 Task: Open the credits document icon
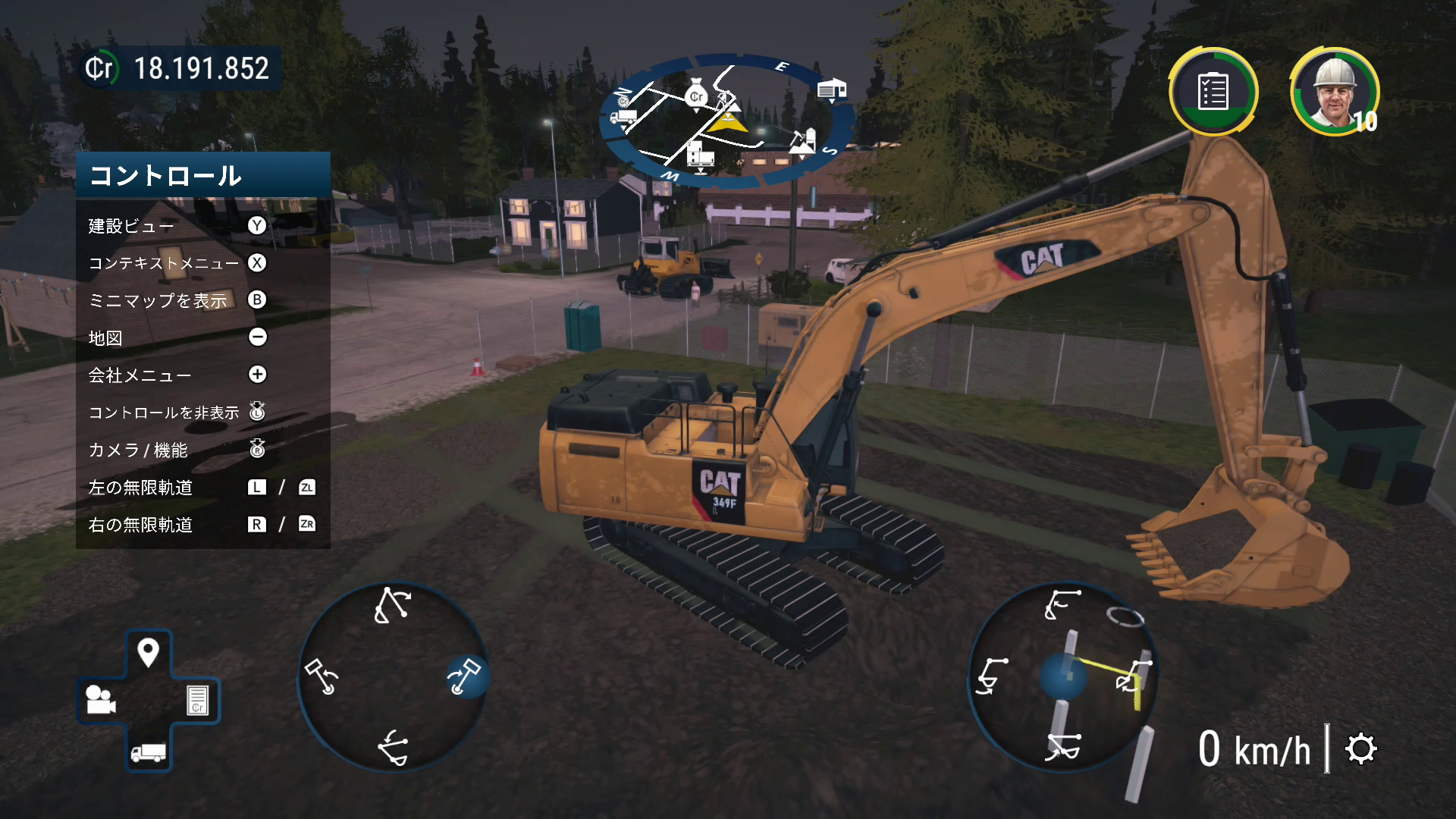197,699
